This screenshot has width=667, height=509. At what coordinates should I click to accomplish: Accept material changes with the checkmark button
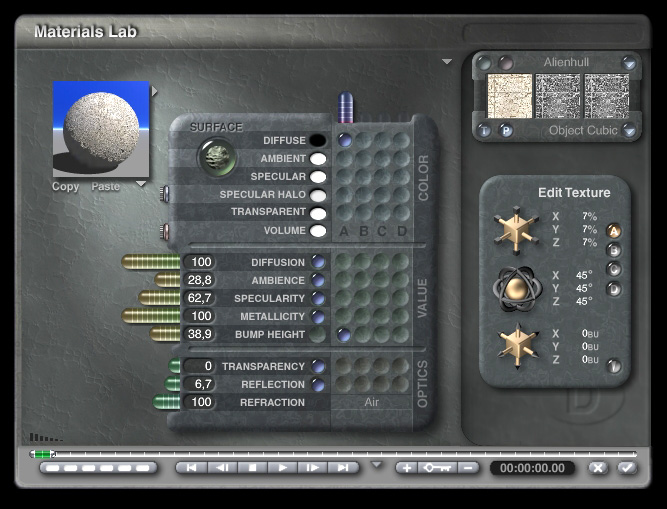pos(626,467)
